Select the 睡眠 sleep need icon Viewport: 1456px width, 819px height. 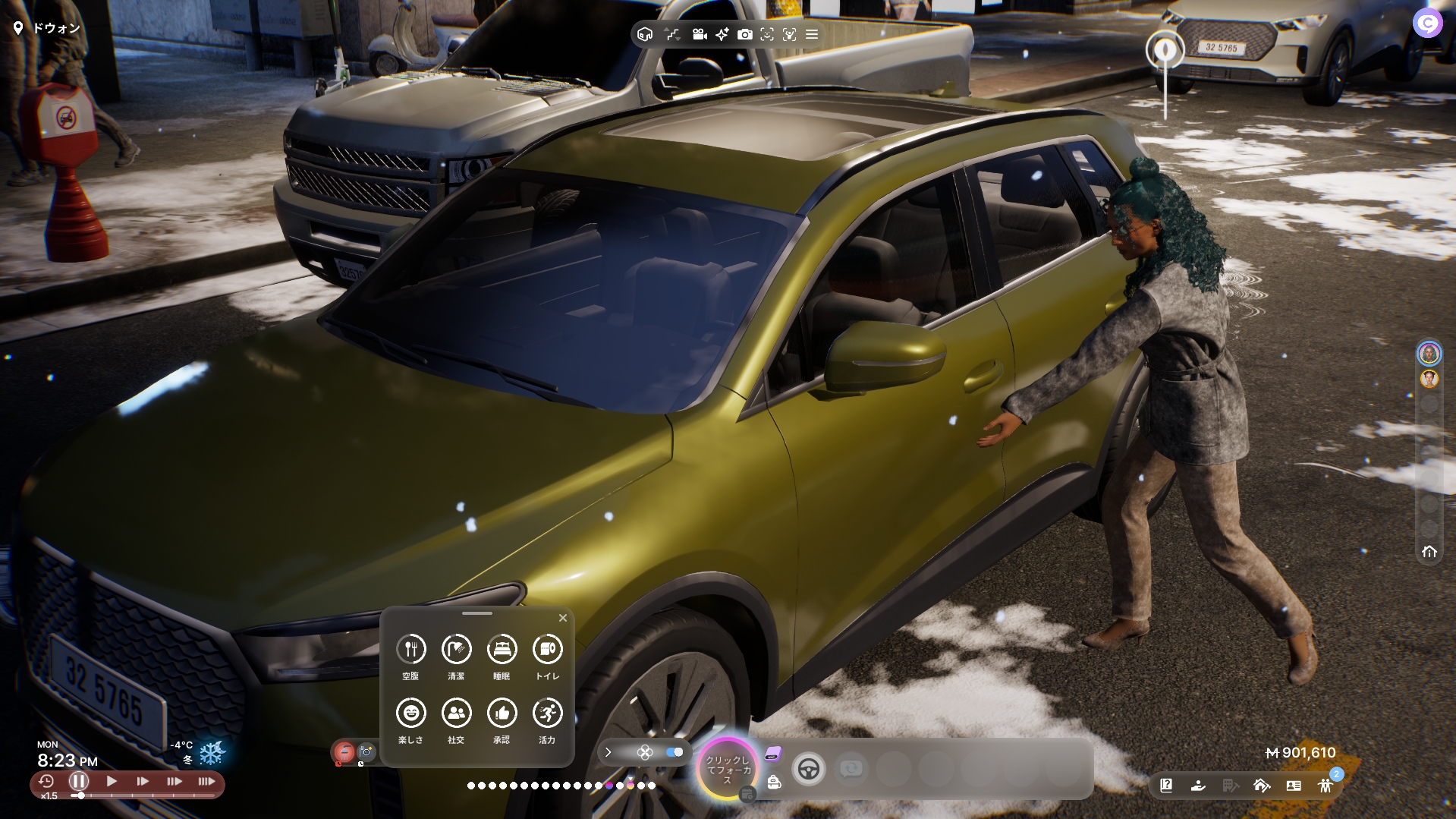click(502, 650)
